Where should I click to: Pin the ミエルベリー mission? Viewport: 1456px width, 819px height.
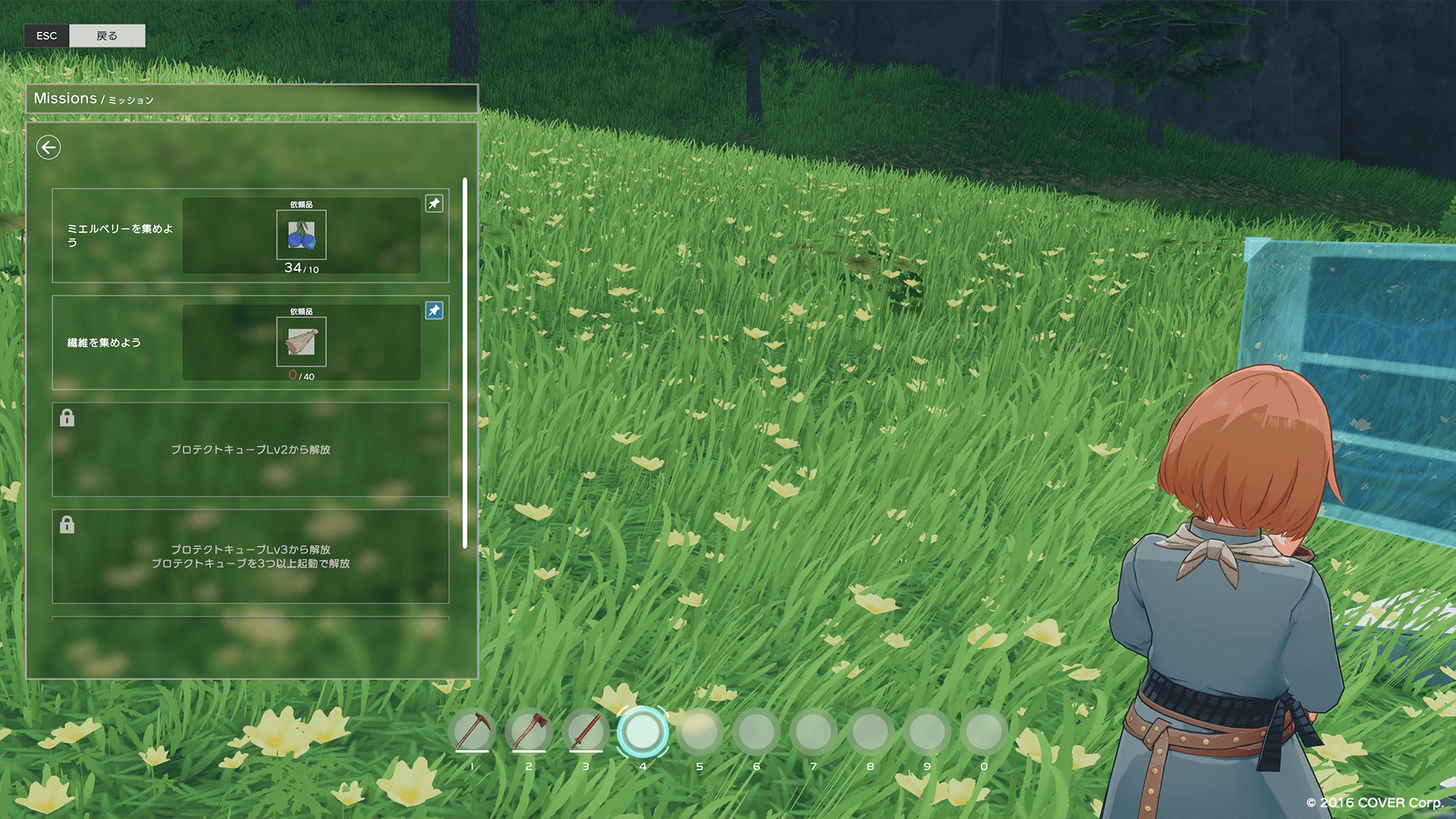pyautogui.click(x=434, y=203)
